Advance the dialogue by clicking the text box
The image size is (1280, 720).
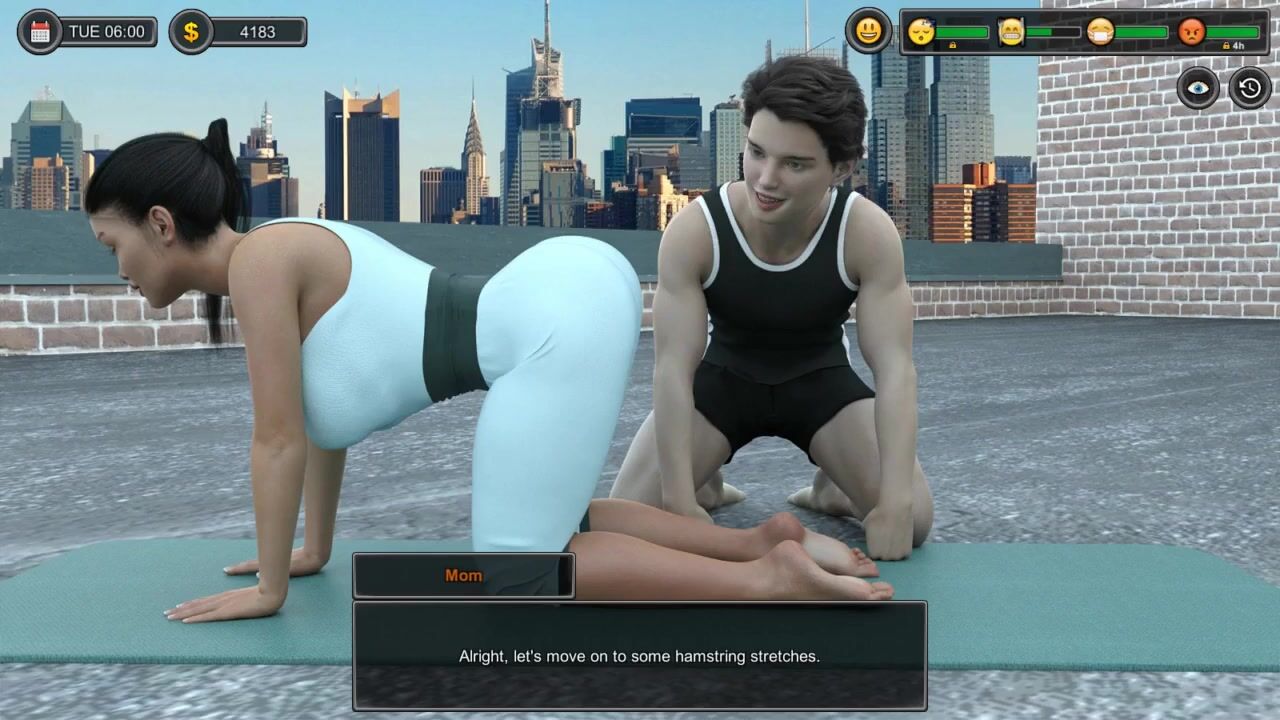click(x=639, y=656)
